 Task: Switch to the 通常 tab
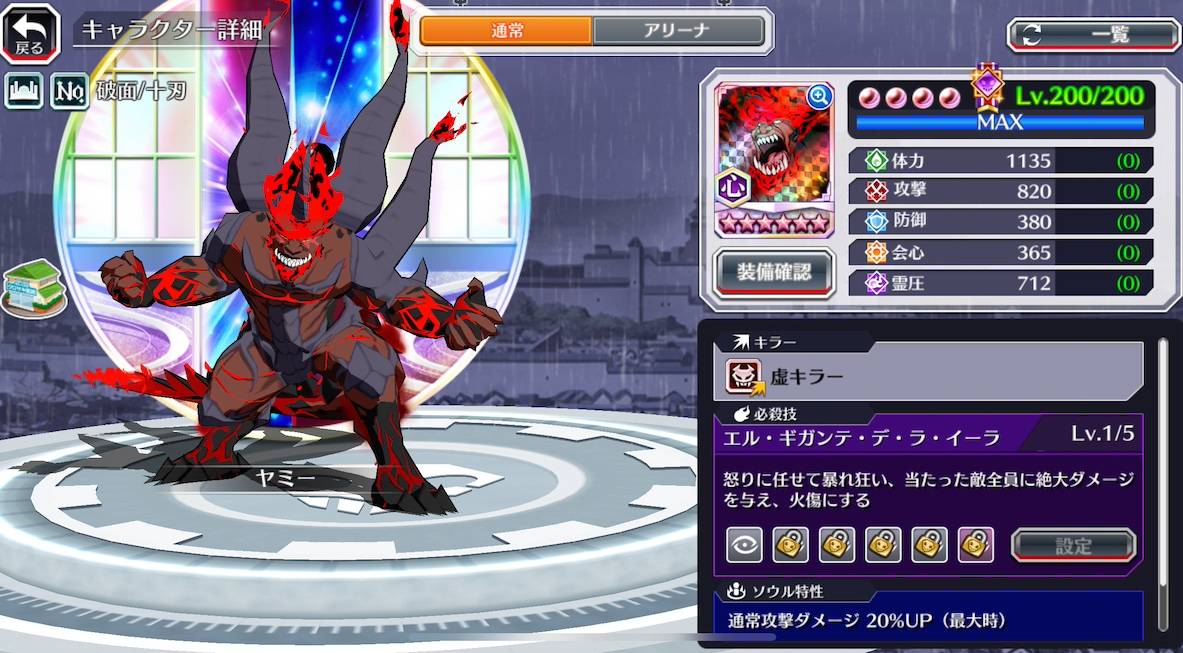(506, 31)
